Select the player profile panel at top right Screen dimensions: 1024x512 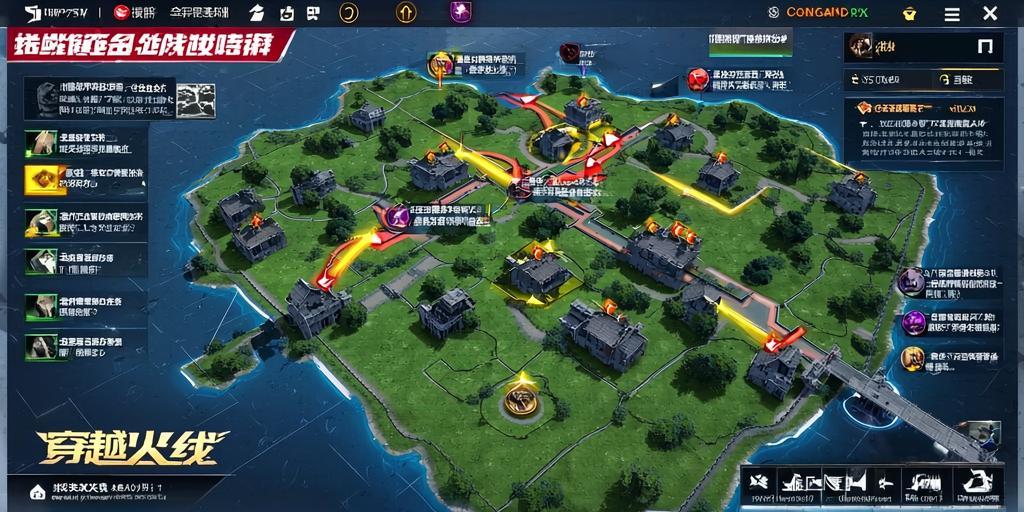[x=921, y=46]
